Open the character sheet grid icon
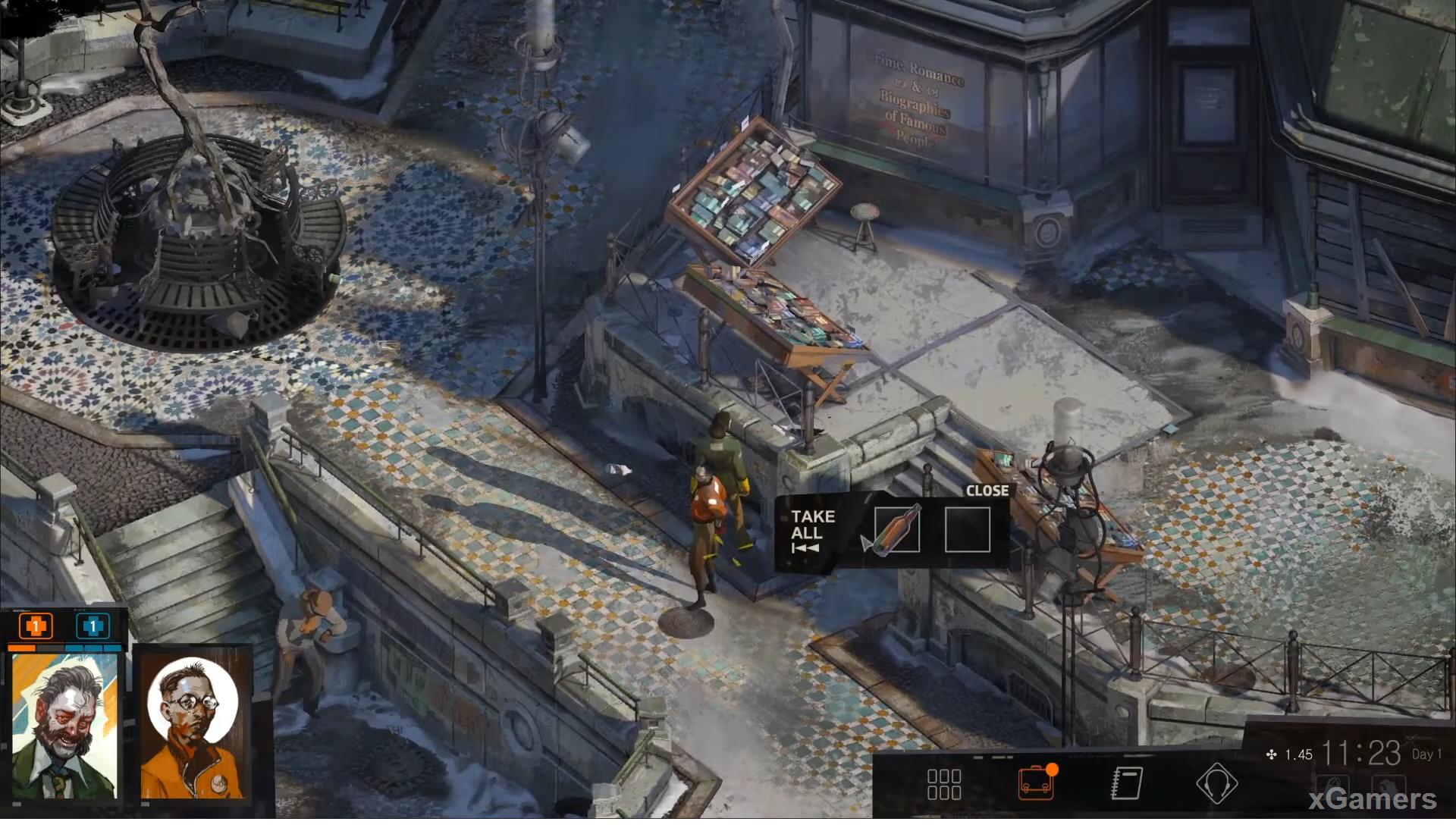Screen dimensions: 1456x828 [944, 784]
